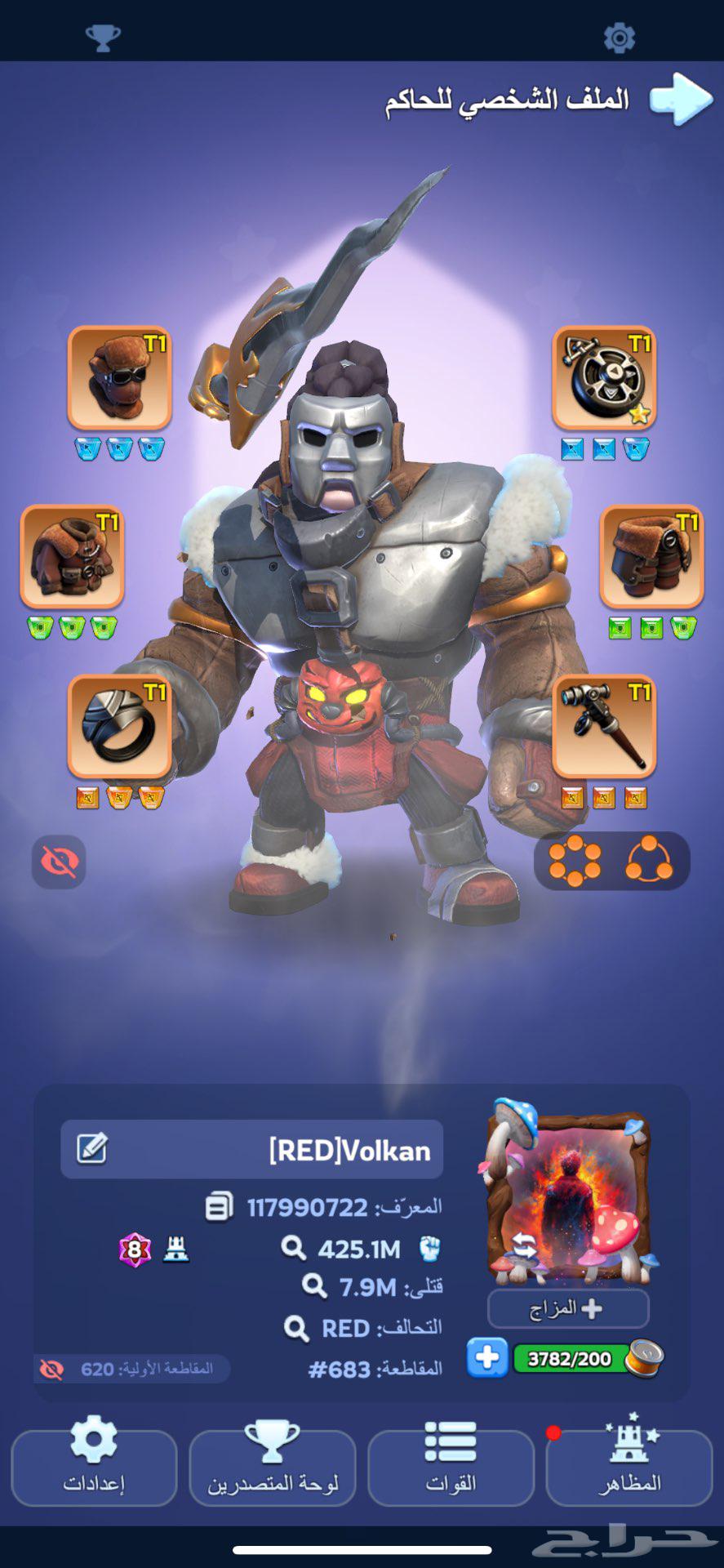This screenshot has height=1568, width=724.
Task: Select the wheel accessory equipment slot
Action: tap(604, 378)
